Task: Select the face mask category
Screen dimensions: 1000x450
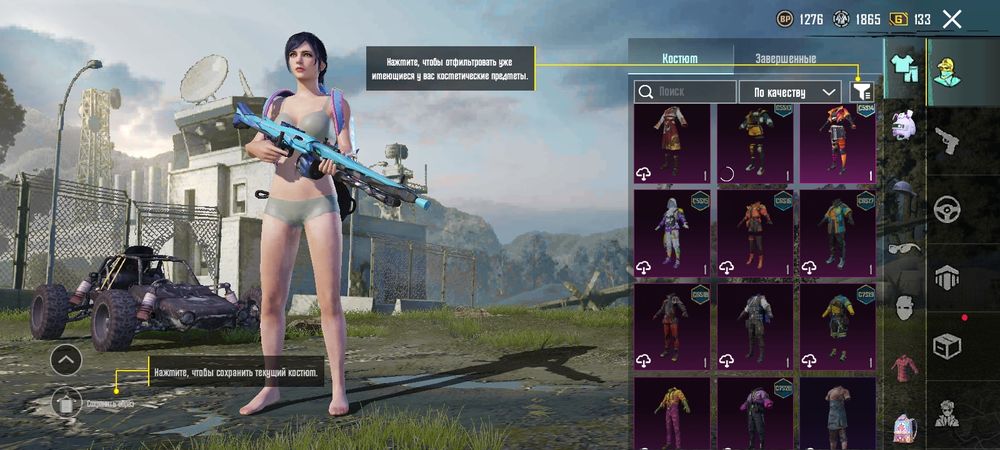Action: 905,308
